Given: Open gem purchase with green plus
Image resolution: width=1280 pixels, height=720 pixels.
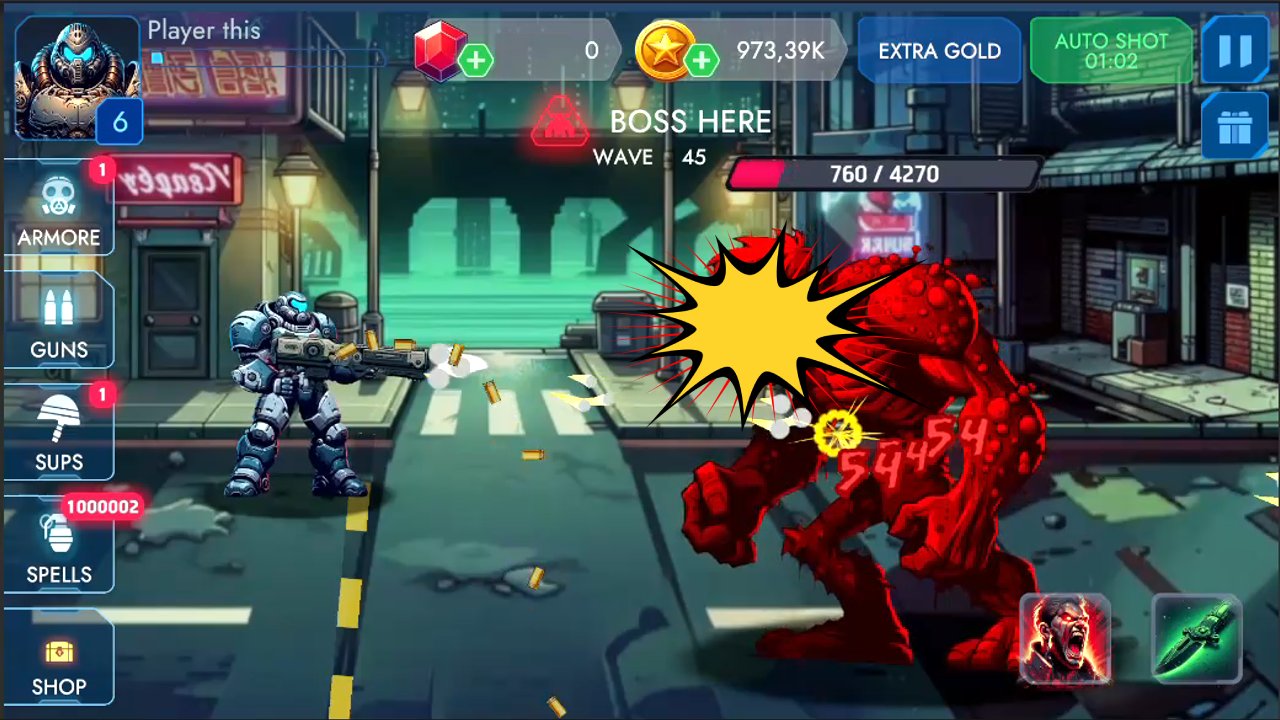Looking at the screenshot, I should 477,60.
